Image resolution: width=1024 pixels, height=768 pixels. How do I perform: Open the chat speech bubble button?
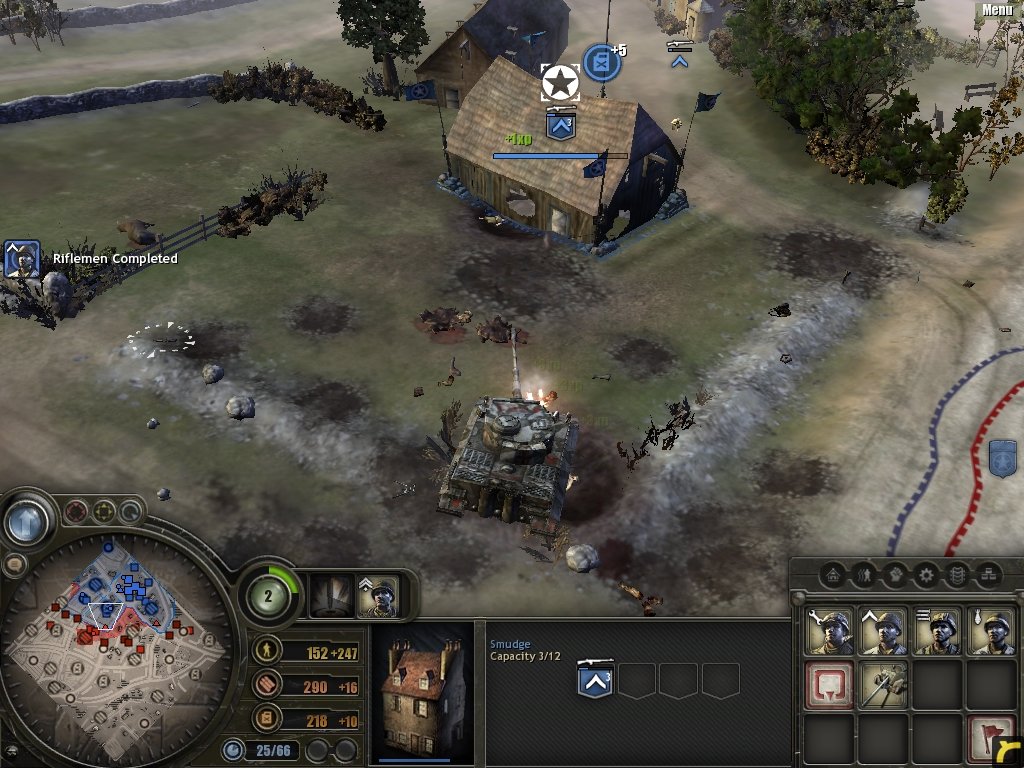pyautogui.click(x=14, y=565)
